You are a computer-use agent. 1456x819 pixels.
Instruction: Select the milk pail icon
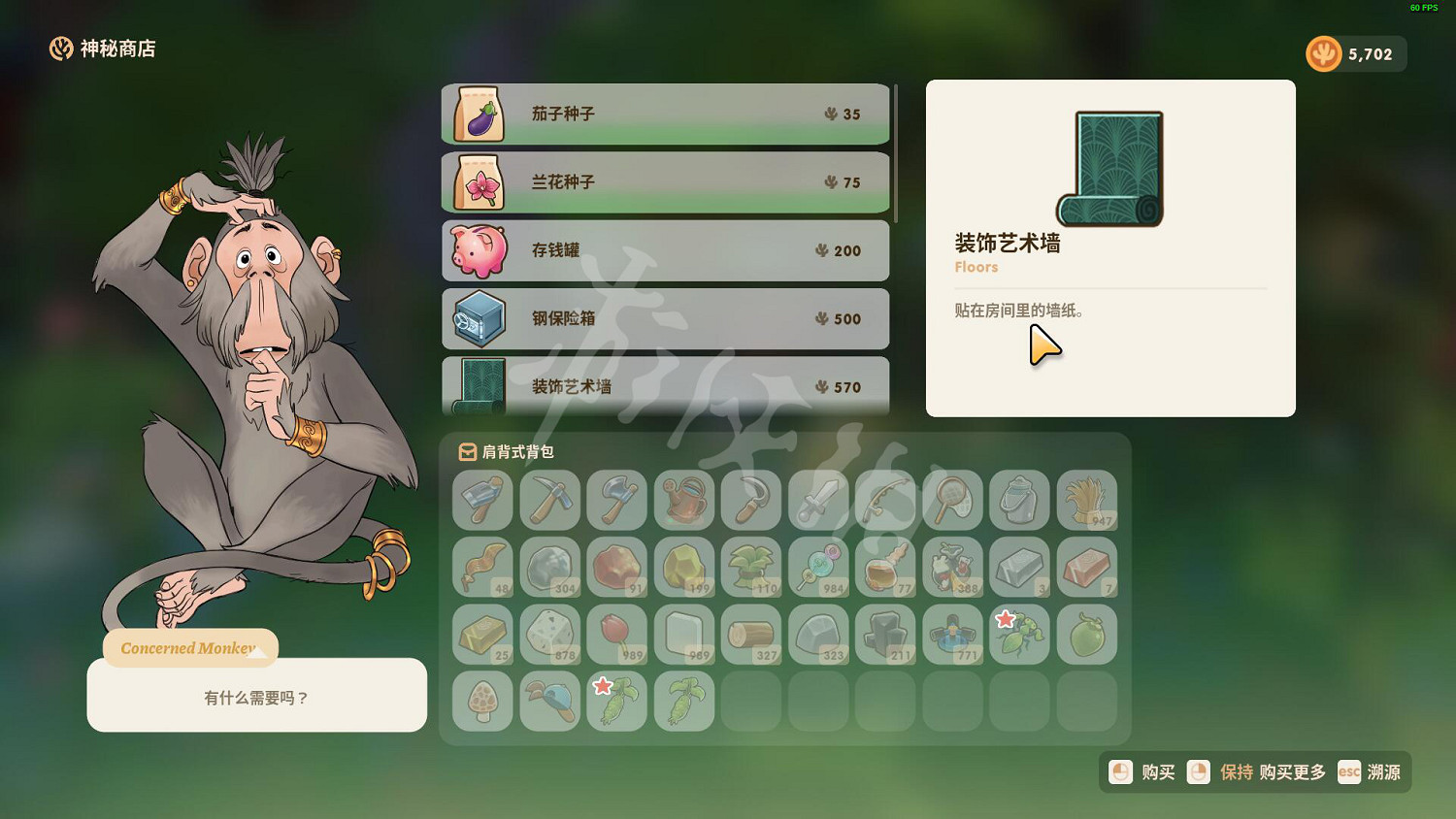click(1020, 502)
